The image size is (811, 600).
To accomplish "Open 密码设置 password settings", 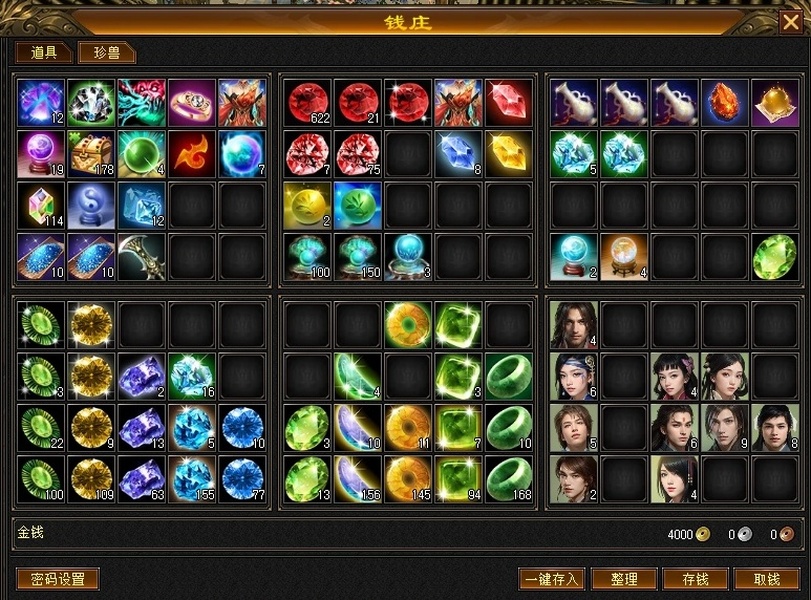I will click(58, 579).
